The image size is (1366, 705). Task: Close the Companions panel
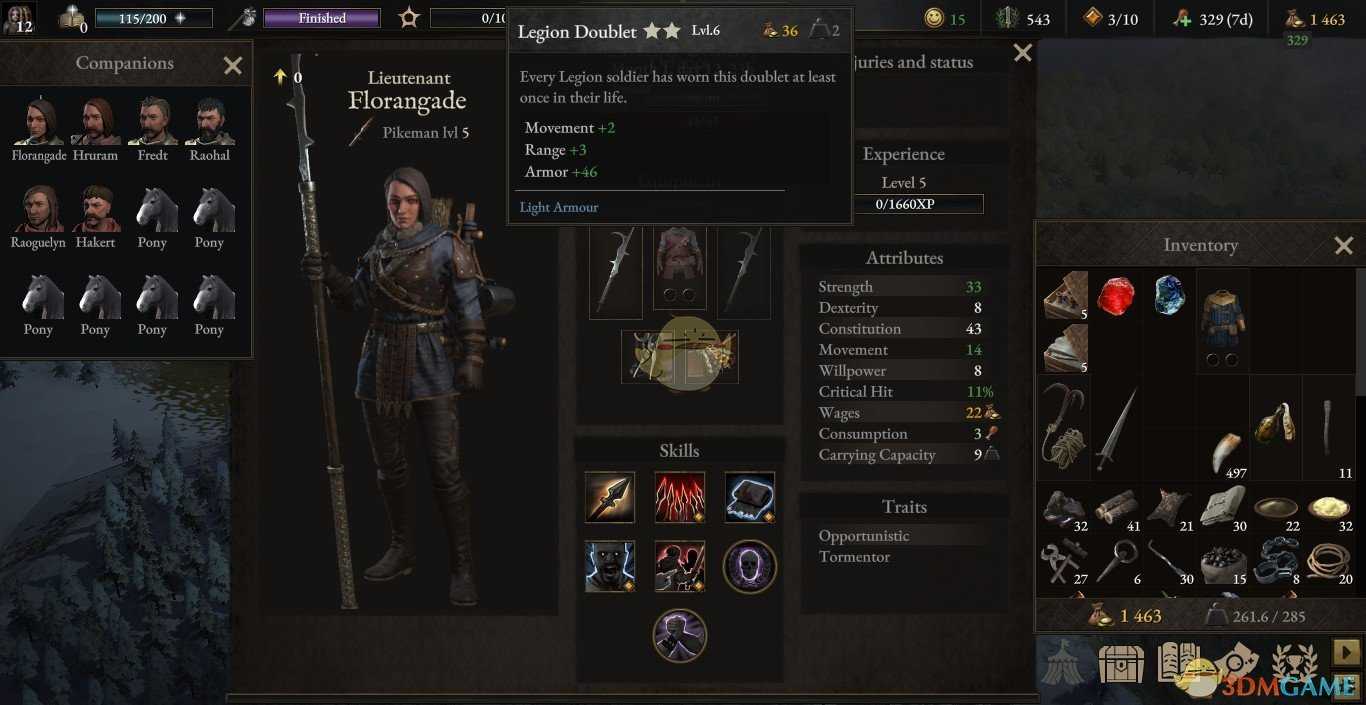click(x=233, y=66)
